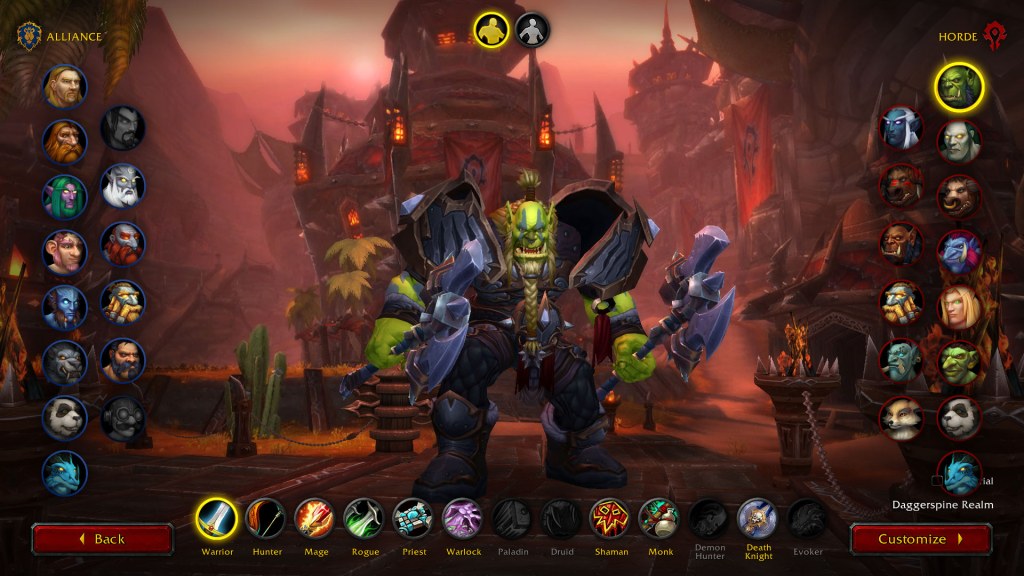Choose the Monk class
1024x576 pixels.
(x=659, y=519)
